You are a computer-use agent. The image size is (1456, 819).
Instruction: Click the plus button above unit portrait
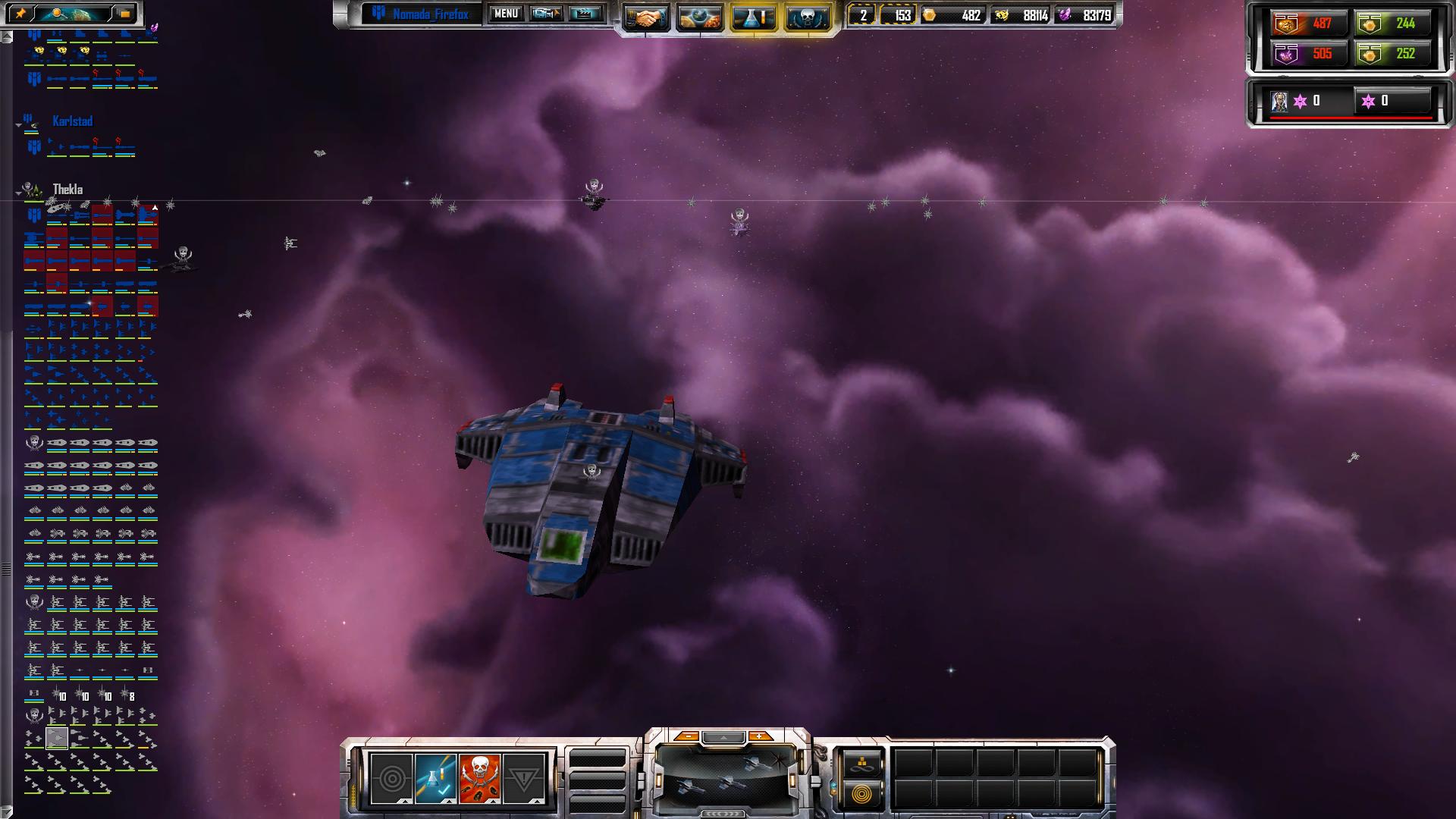pyautogui.click(x=759, y=736)
